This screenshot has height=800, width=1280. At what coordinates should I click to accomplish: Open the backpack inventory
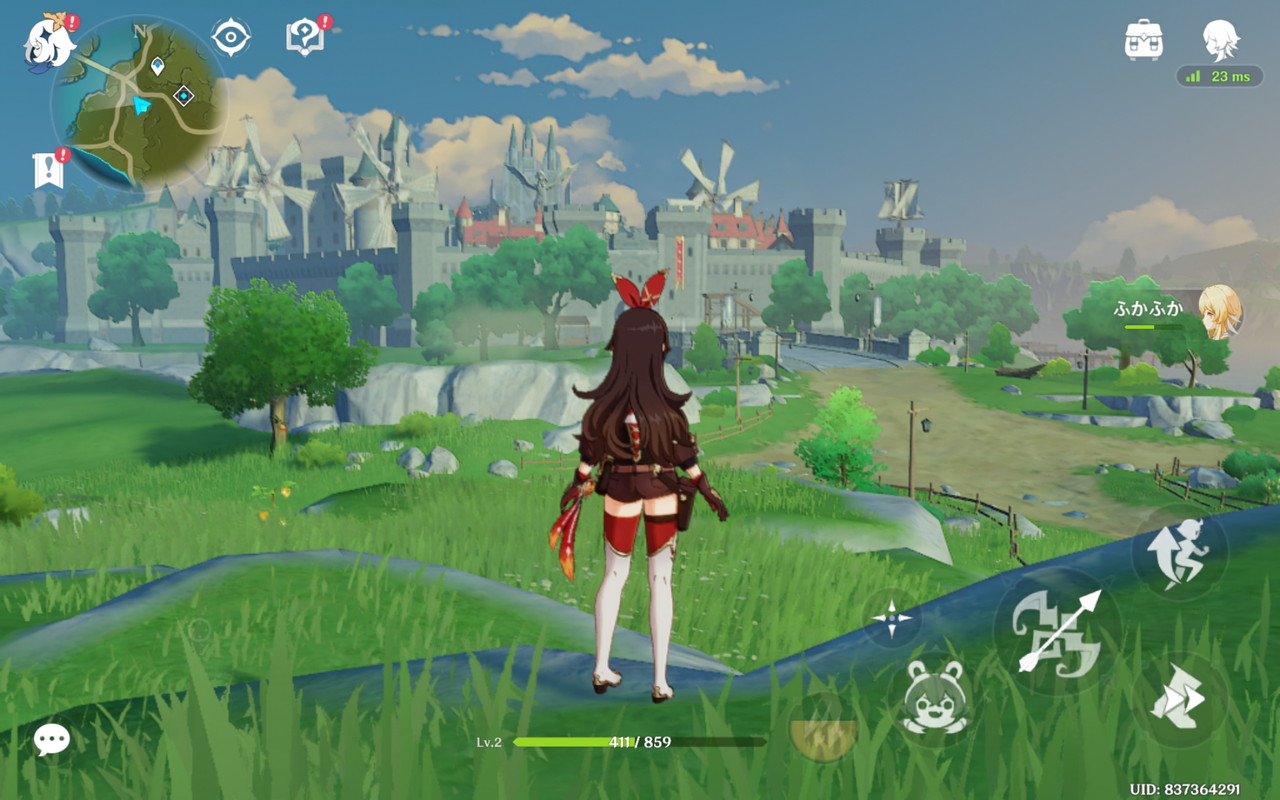tap(1143, 40)
